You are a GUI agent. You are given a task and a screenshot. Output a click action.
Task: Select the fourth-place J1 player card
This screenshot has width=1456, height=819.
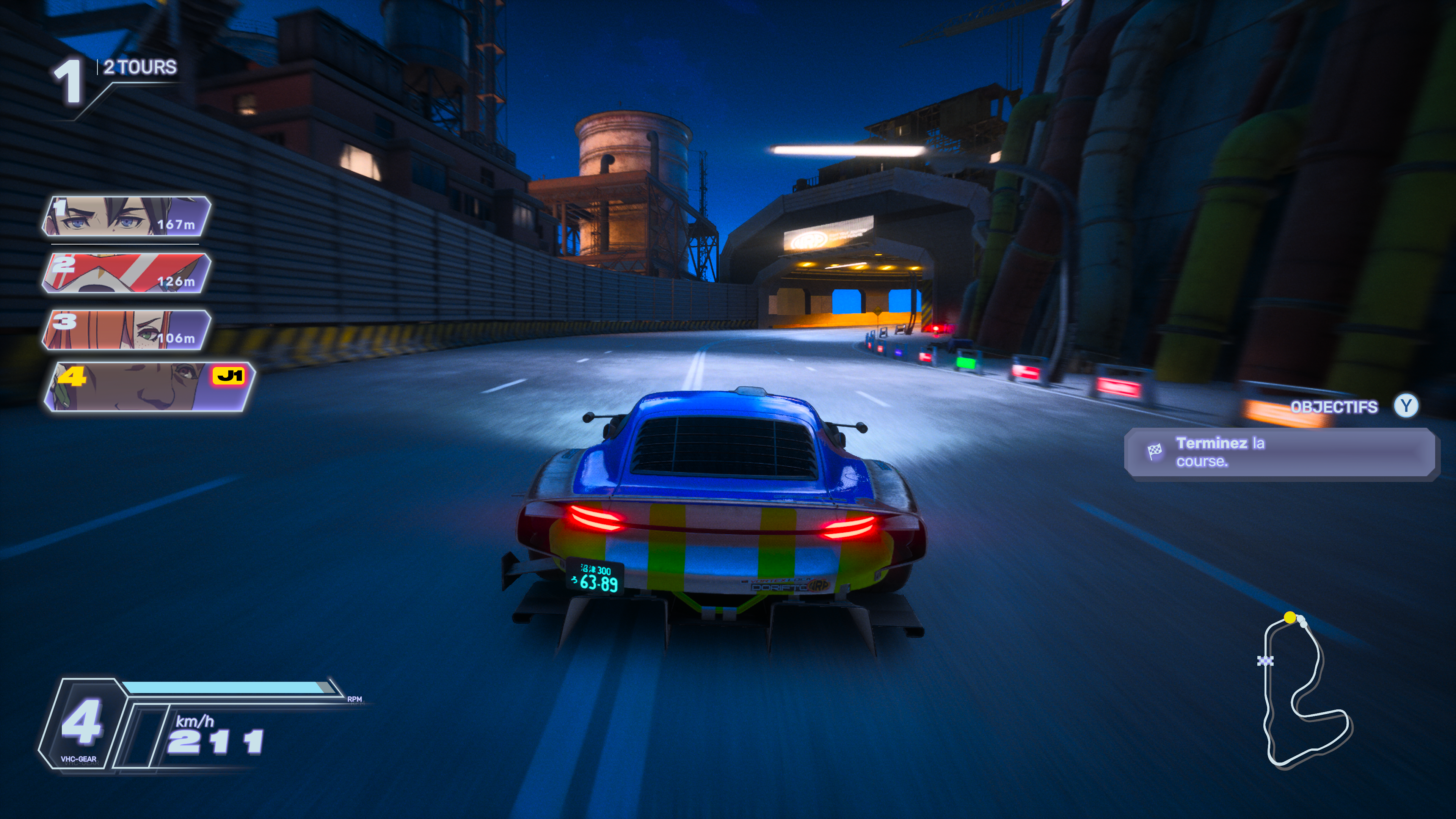(150, 387)
